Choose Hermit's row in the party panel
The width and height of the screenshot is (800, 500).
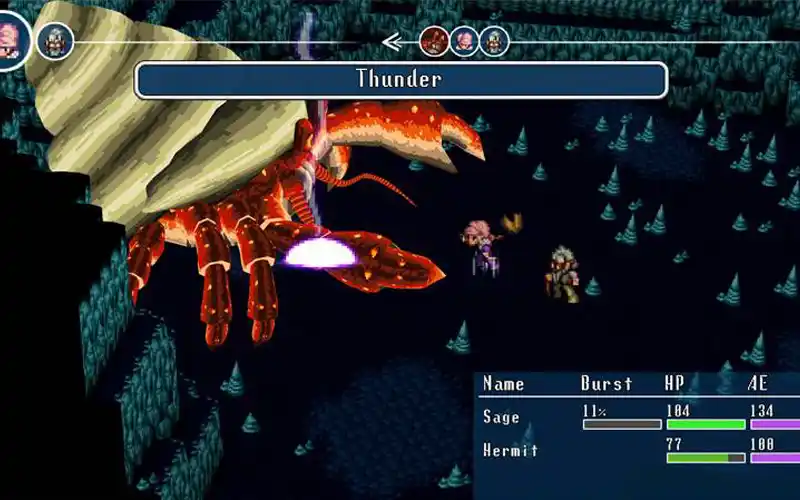coord(510,450)
